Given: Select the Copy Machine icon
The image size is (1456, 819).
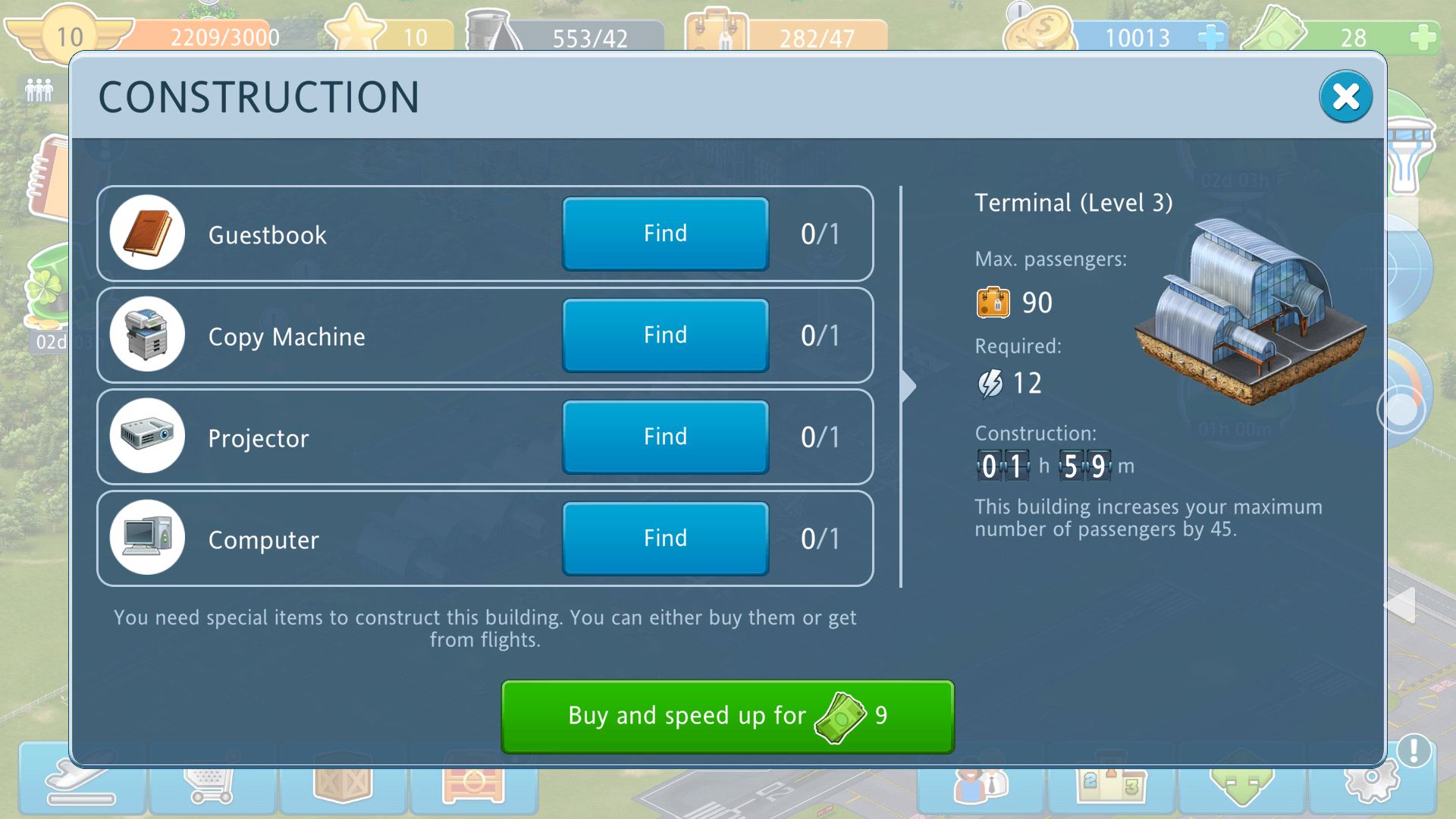Looking at the screenshot, I should click(x=147, y=334).
